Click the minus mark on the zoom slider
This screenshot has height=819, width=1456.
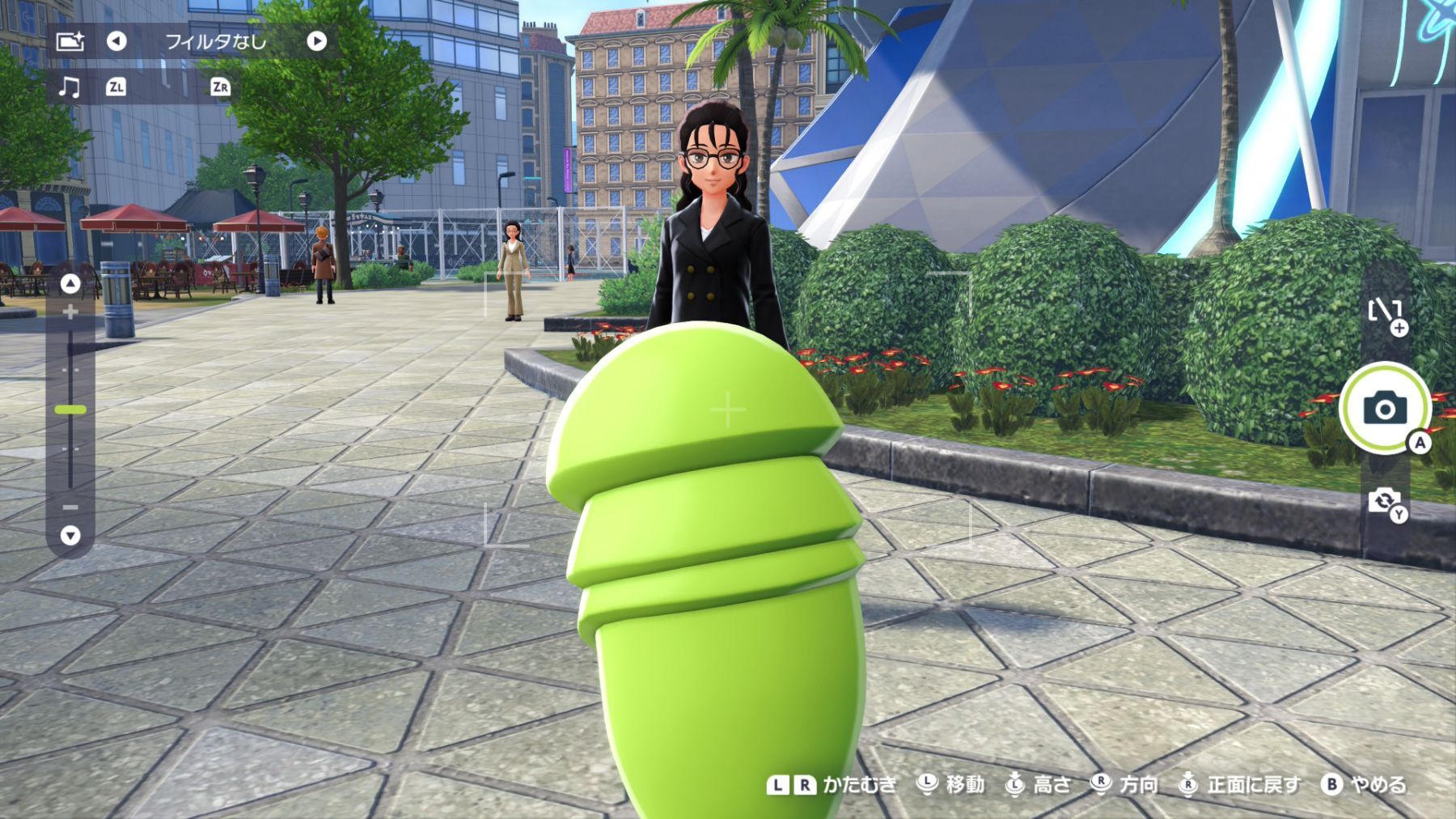(70, 507)
